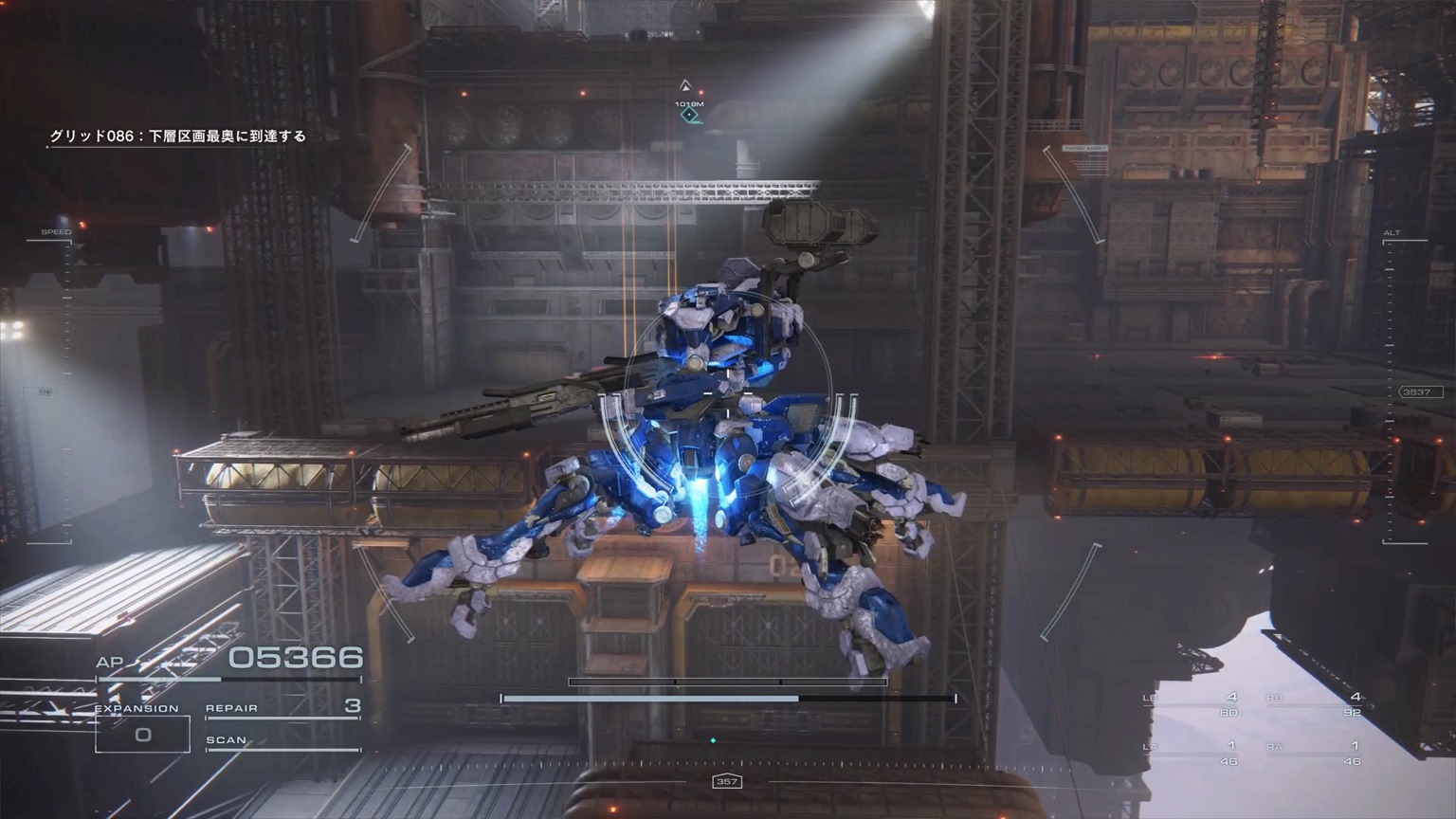Use the Repair kit indicator

point(282,707)
